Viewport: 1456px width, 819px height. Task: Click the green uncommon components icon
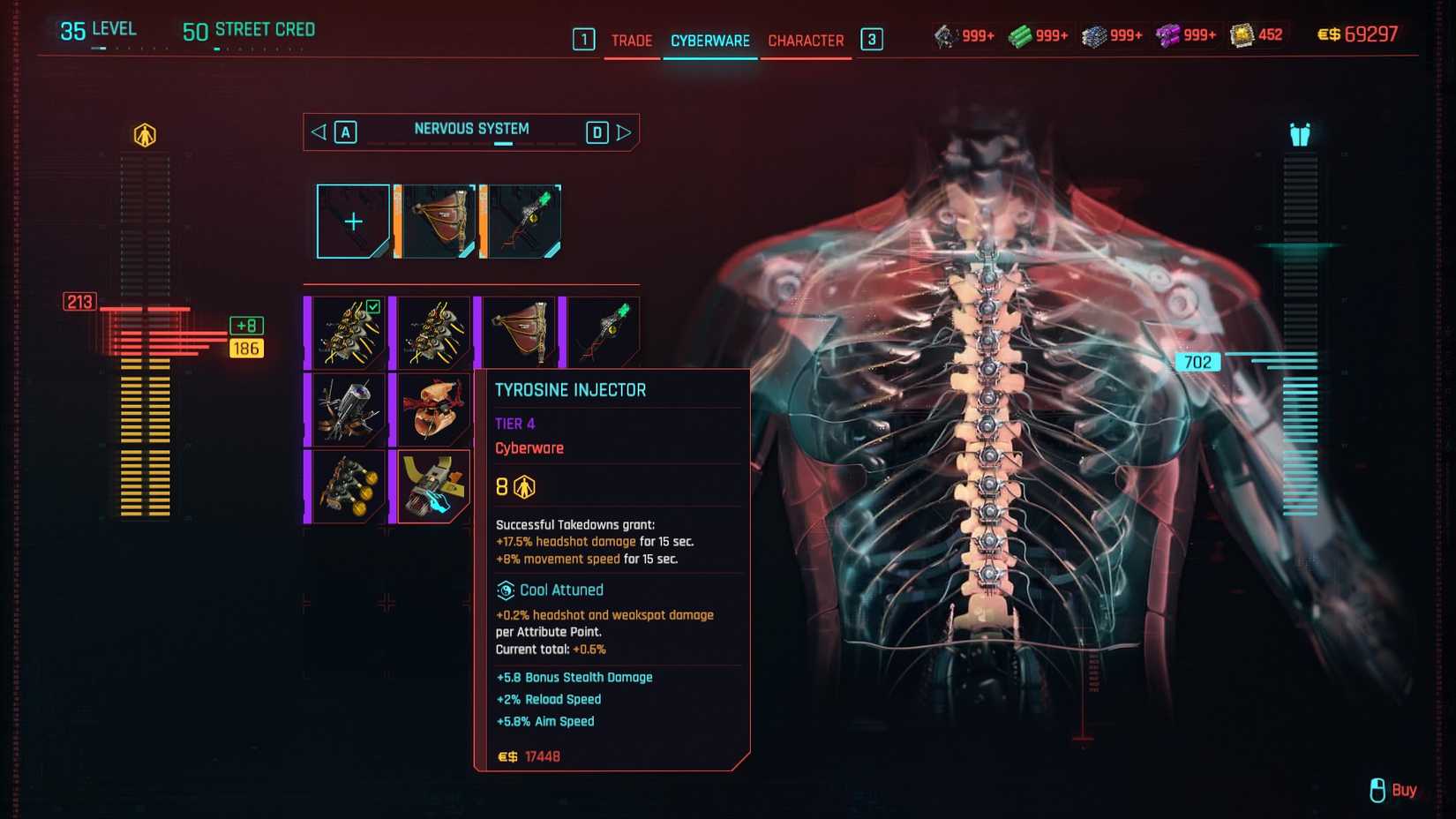click(x=1019, y=34)
